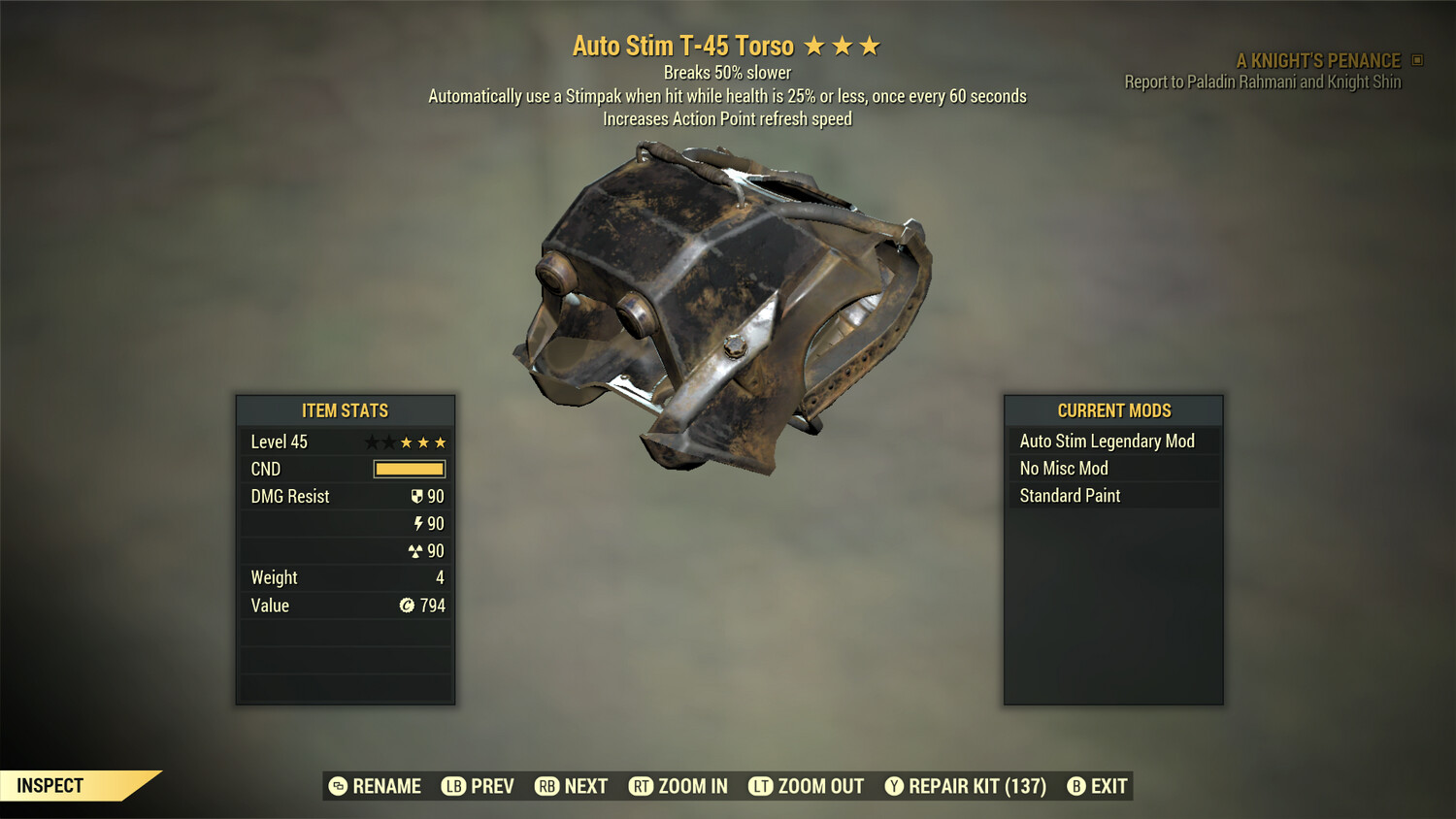Click the RT glyph next to Zoom In

point(642,786)
